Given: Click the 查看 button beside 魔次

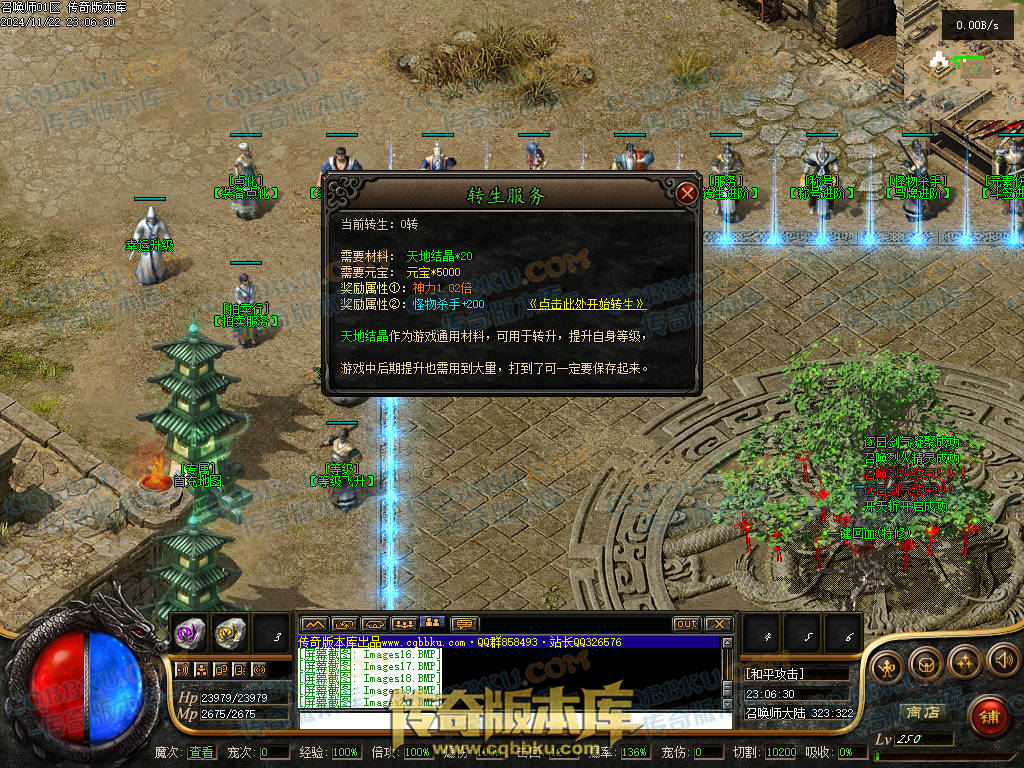Looking at the screenshot, I should (x=201, y=752).
